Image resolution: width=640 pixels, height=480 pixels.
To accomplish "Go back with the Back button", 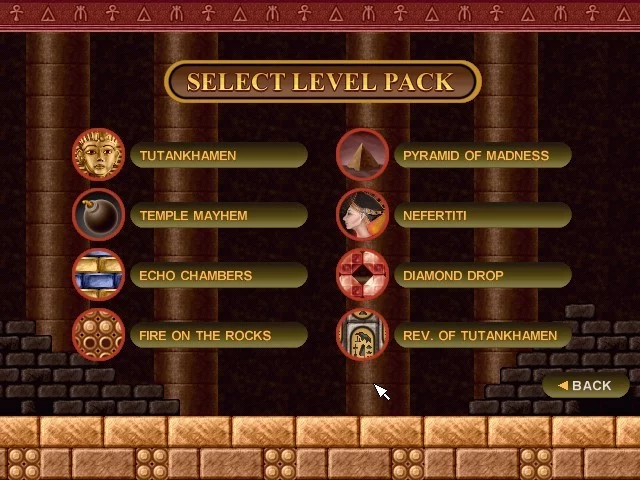I will (x=586, y=385).
